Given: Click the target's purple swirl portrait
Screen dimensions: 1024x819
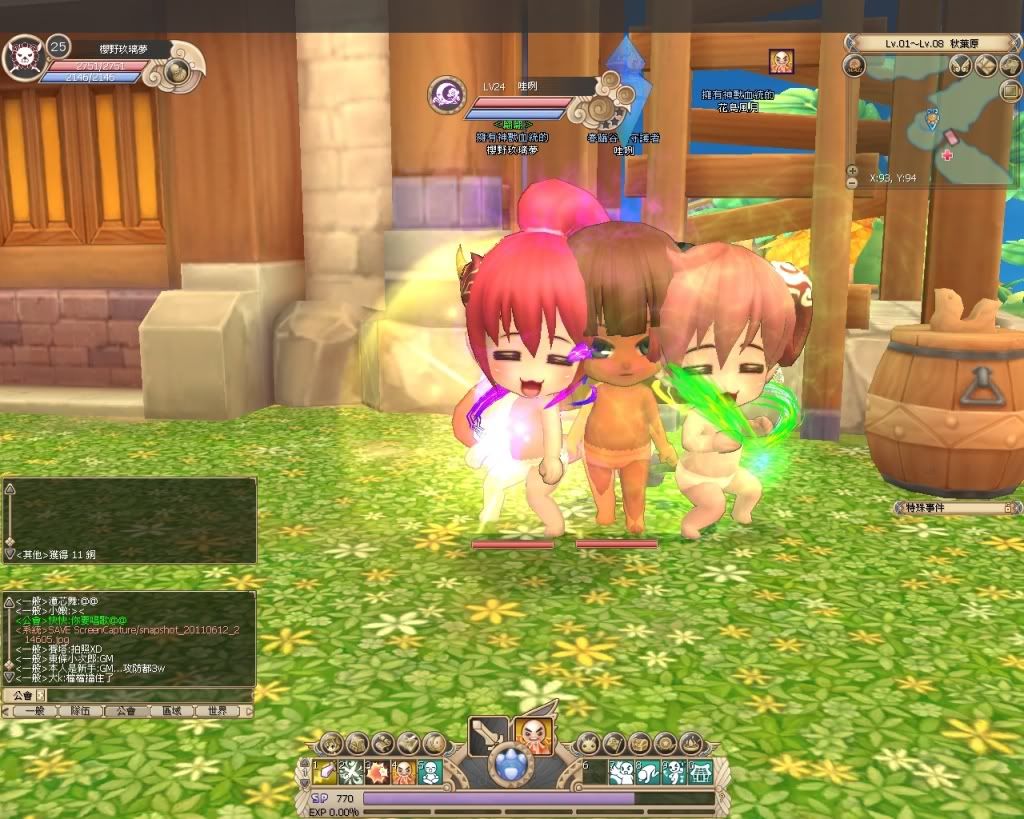Looking at the screenshot, I should pos(446,96).
